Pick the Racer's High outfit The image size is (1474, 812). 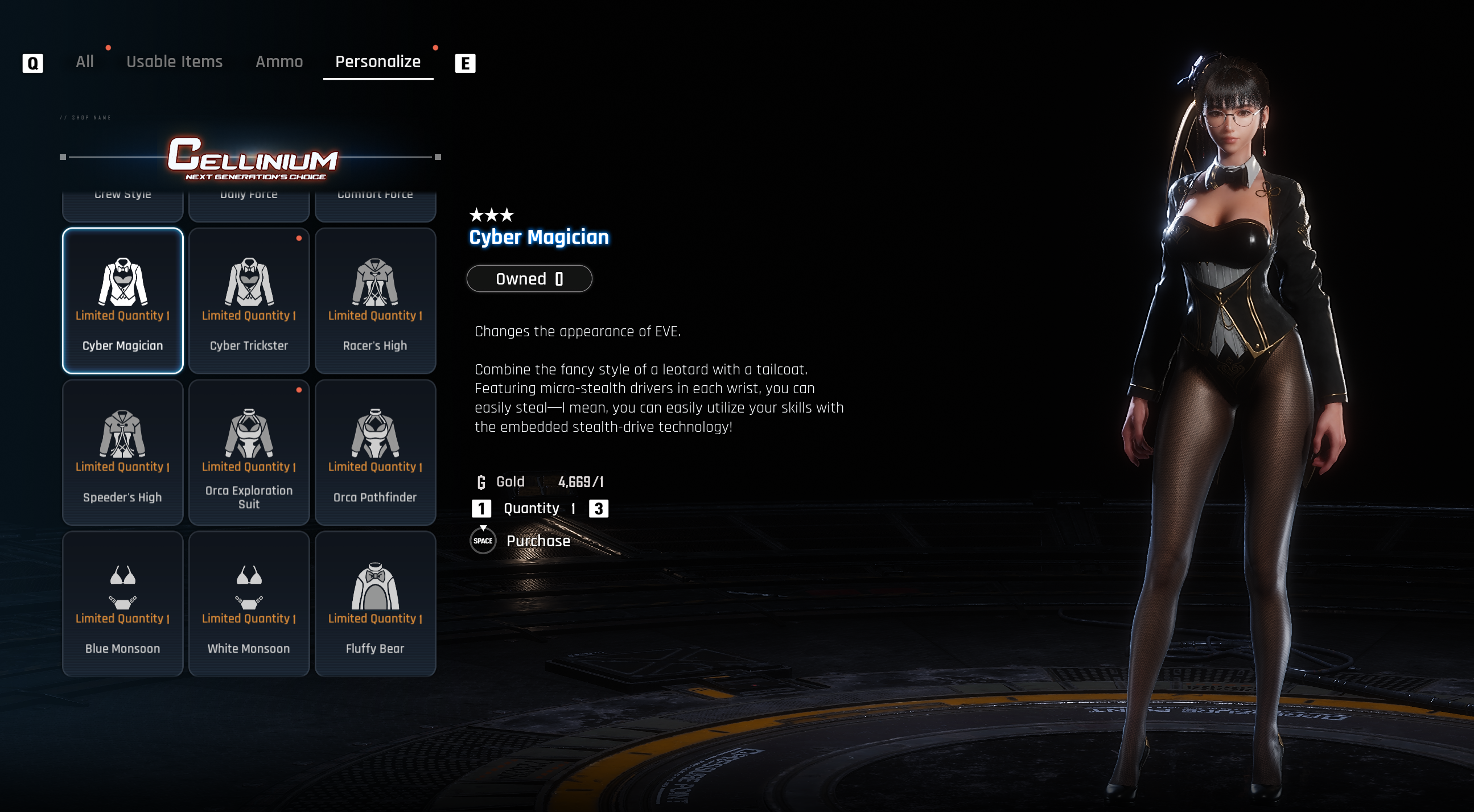pos(376,301)
